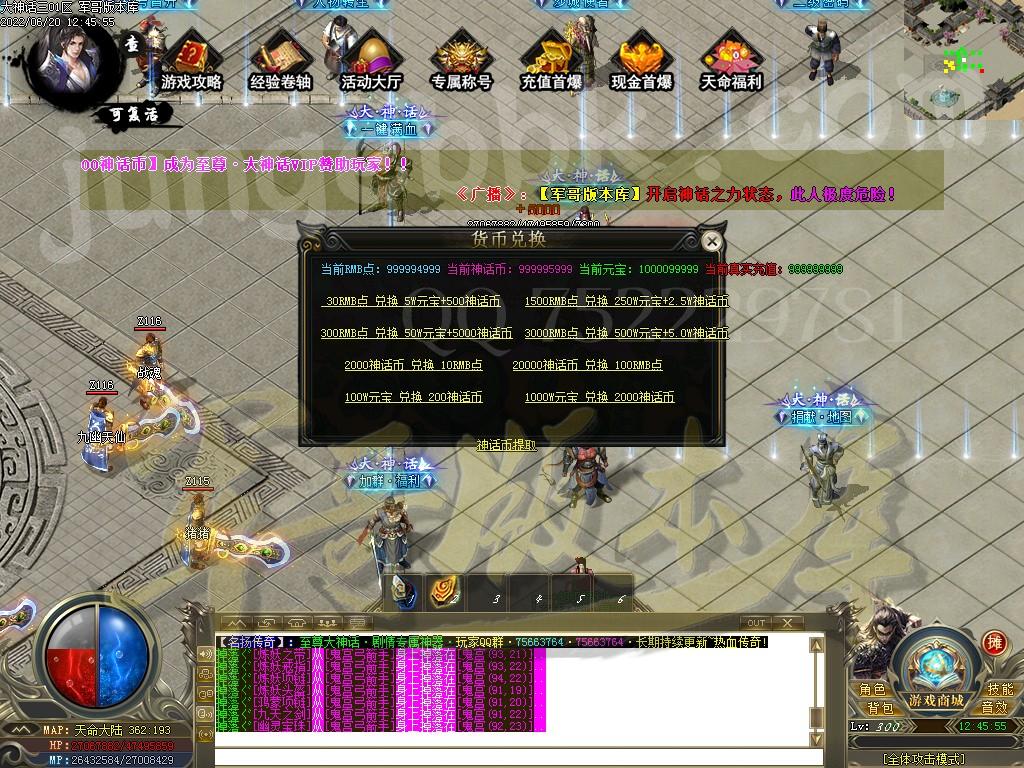Open the 背包 backpack

tap(880, 708)
